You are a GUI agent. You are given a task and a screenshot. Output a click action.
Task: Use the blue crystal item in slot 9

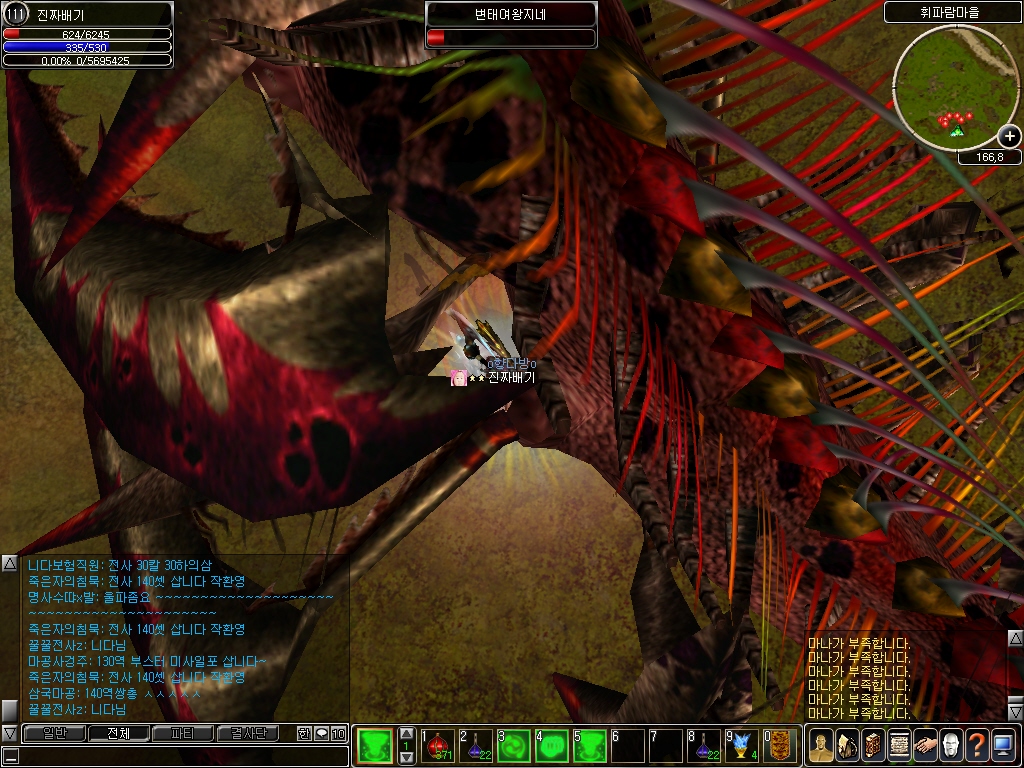(x=742, y=746)
